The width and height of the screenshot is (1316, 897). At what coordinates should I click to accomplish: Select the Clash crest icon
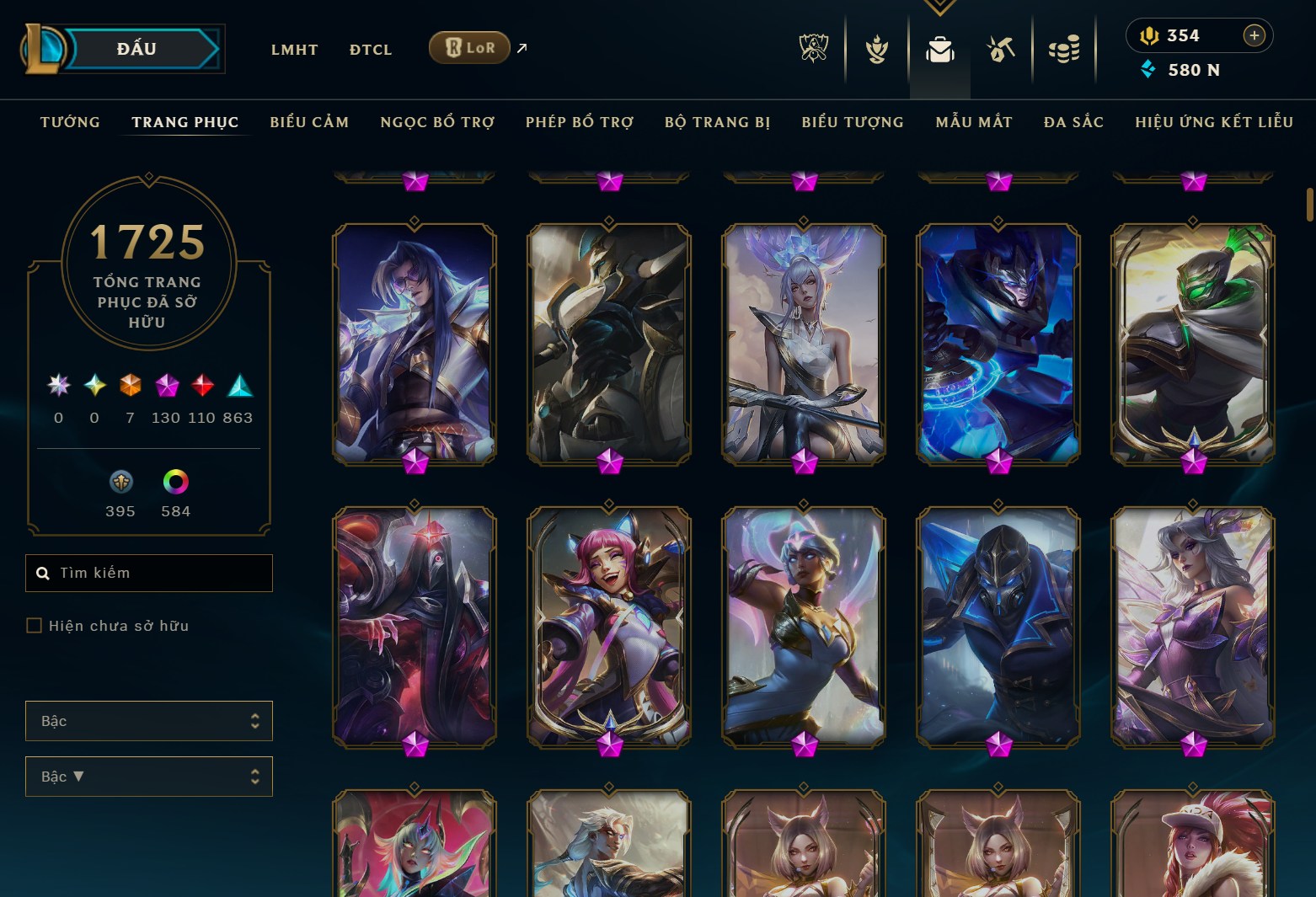pyautogui.click(x=876, y=48)
